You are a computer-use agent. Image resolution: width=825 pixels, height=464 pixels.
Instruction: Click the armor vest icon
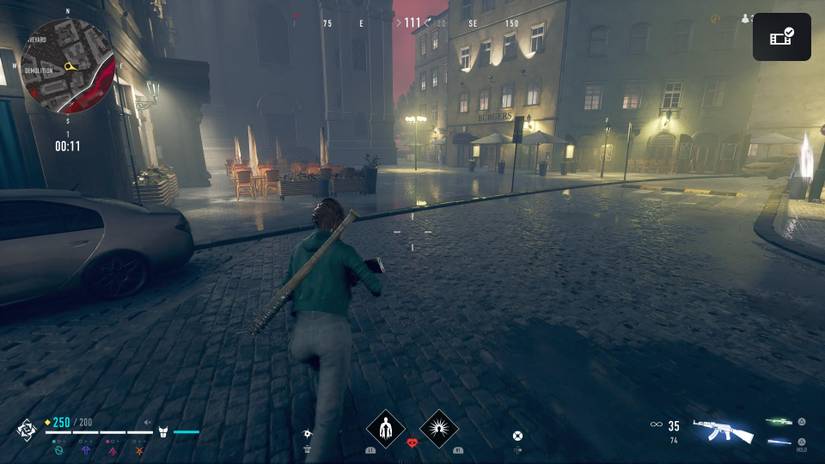point(163,432)
